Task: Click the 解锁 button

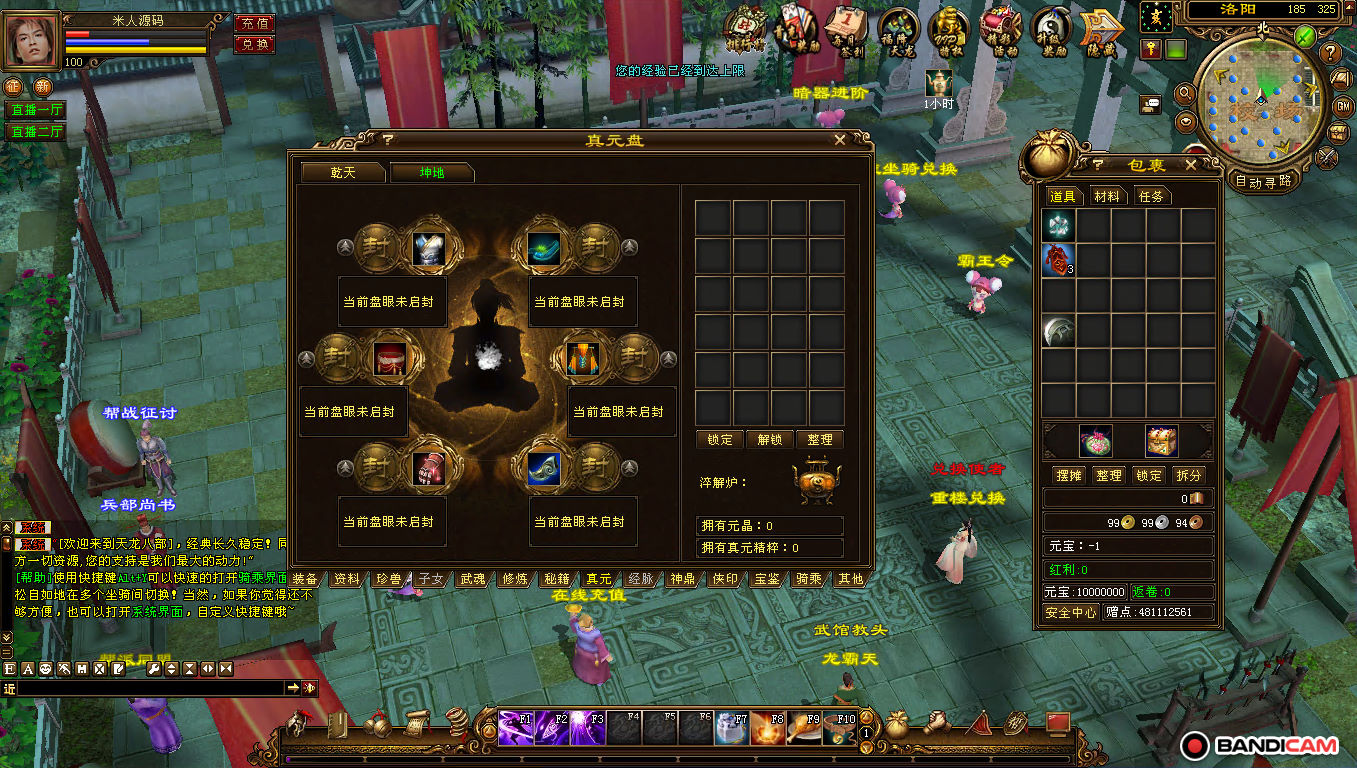Action: click(x=770, y=440)
